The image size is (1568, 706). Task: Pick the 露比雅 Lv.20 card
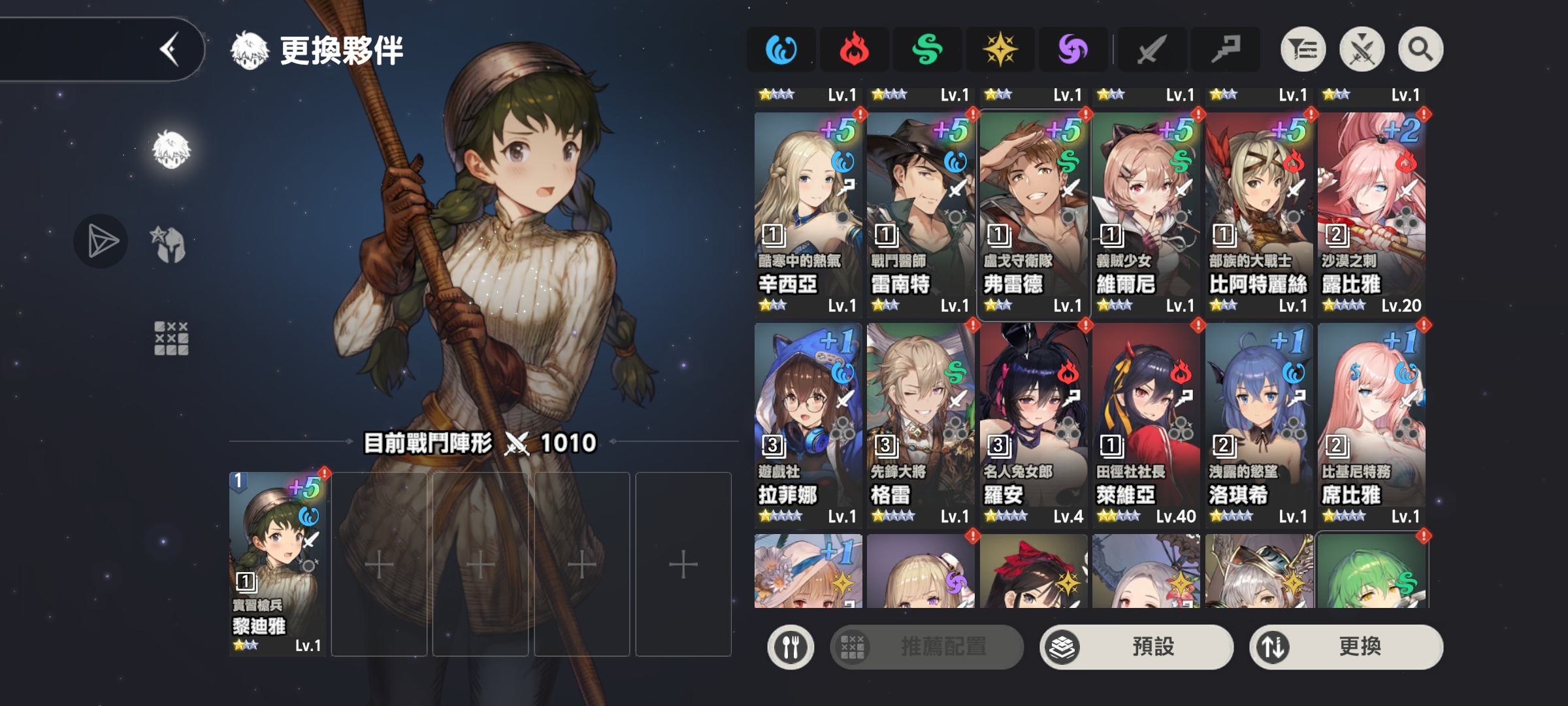tap(1371, 214)
